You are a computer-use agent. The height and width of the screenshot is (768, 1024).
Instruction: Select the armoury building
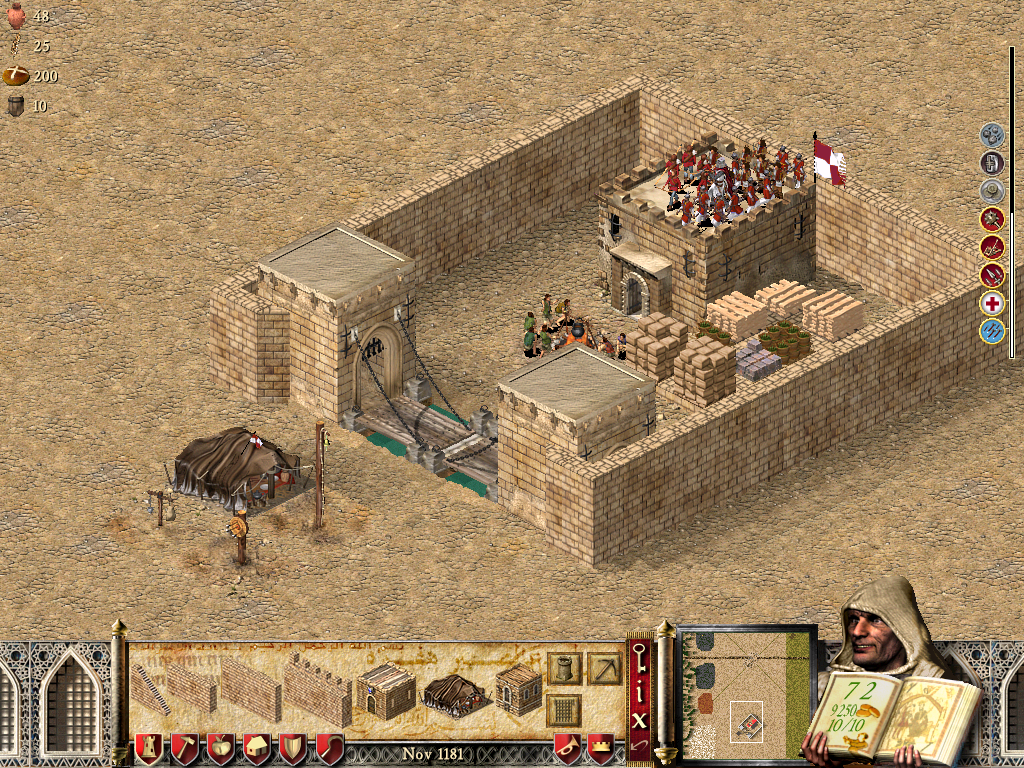pyautogui.click(x=518, y=688)
